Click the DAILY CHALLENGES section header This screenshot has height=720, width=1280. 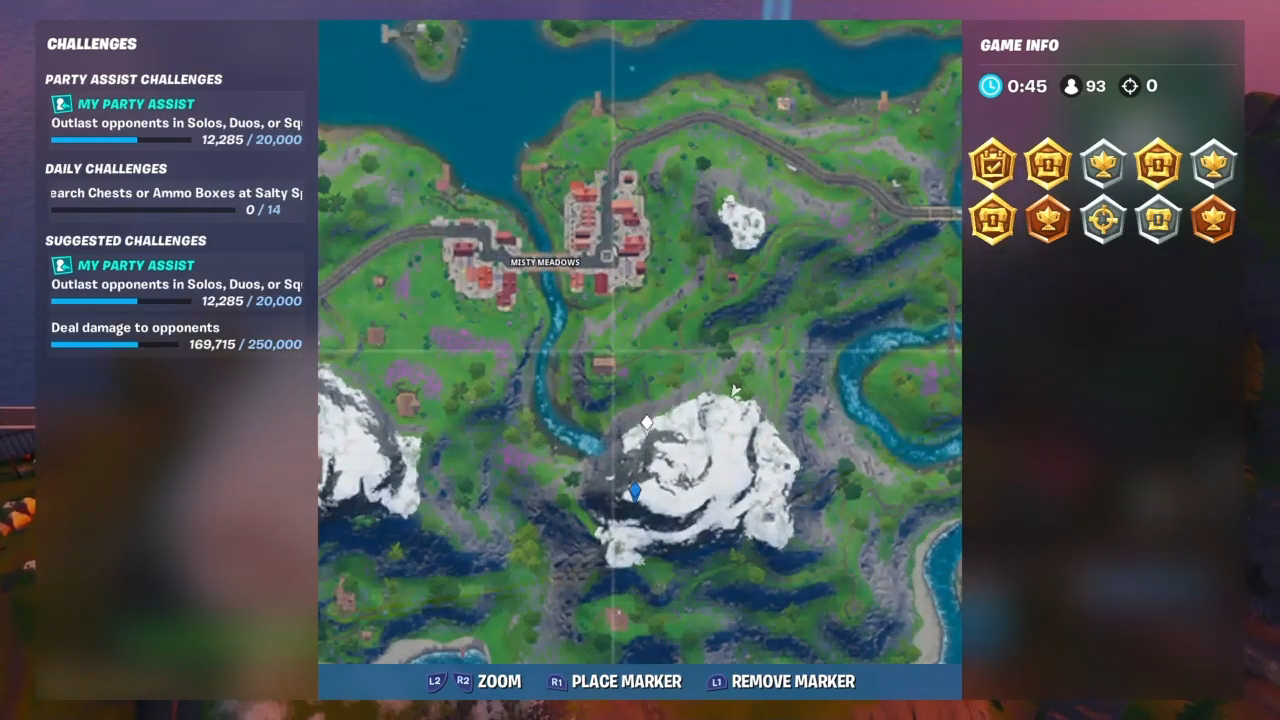[106, 168]
